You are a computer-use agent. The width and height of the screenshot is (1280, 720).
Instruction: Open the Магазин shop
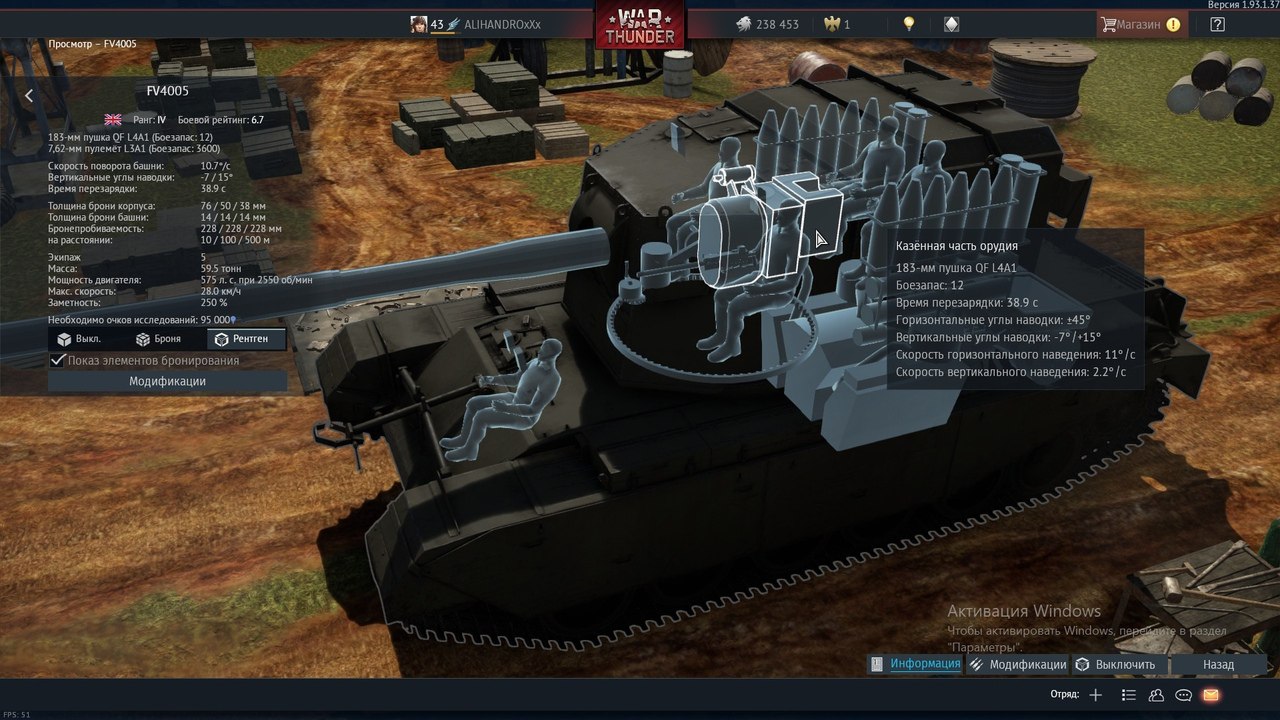tap(1140, 24)
